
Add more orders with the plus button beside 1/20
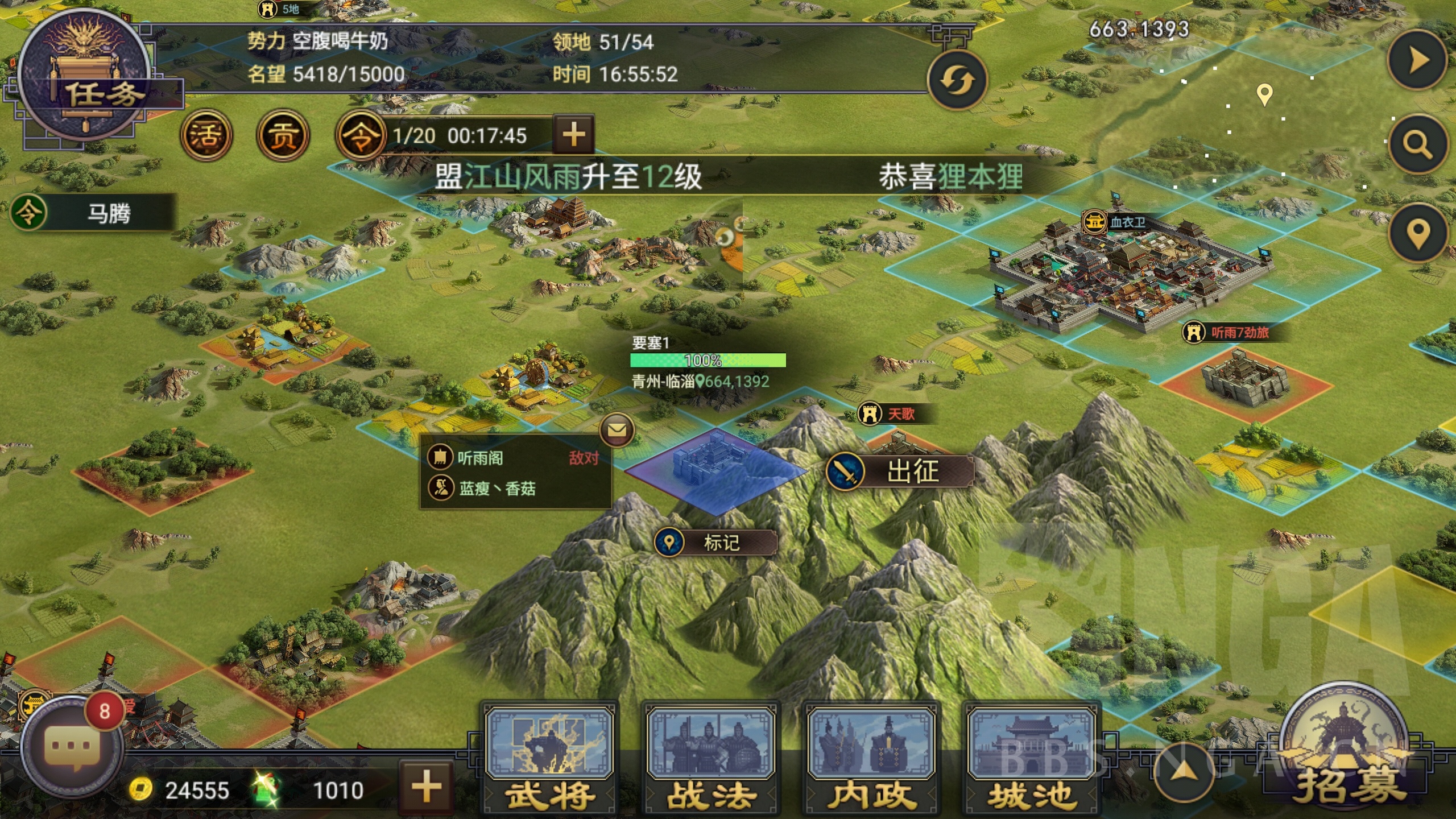[573, 135]
